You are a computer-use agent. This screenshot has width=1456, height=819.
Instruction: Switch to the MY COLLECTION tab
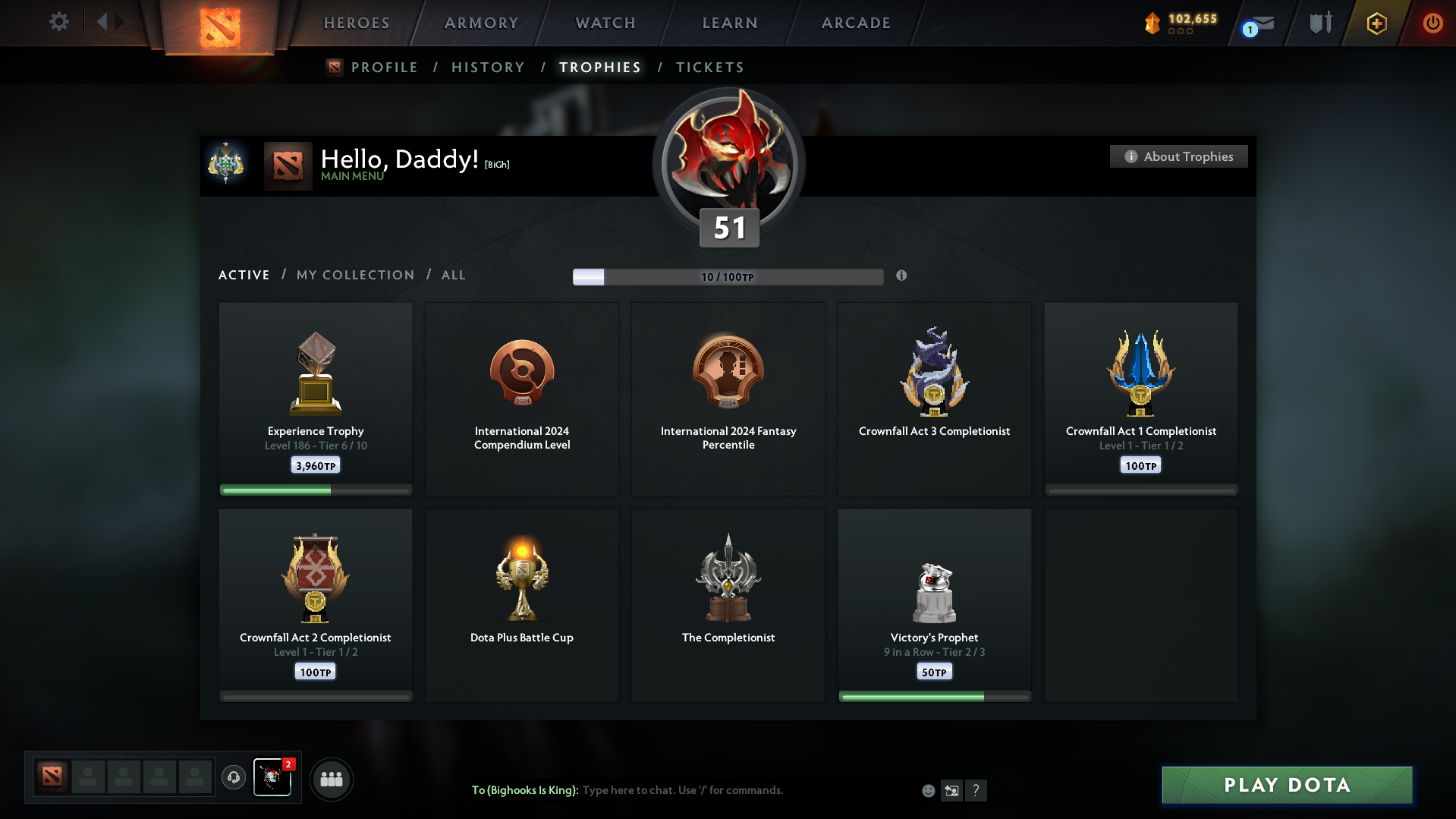[354, 275]
